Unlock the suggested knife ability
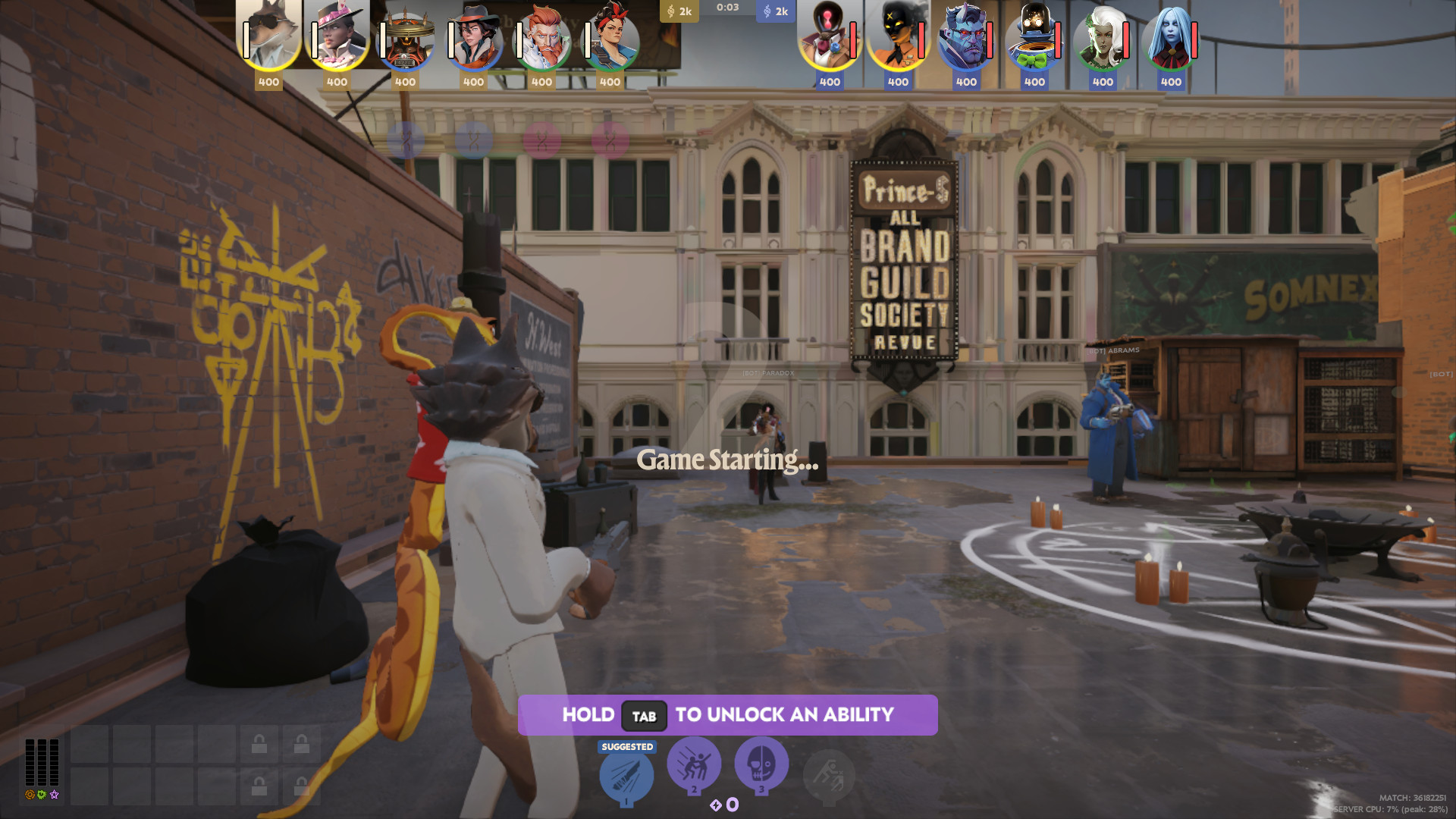Image resolution: width=1456 pixels, height=819 pixels. (626, 776)
